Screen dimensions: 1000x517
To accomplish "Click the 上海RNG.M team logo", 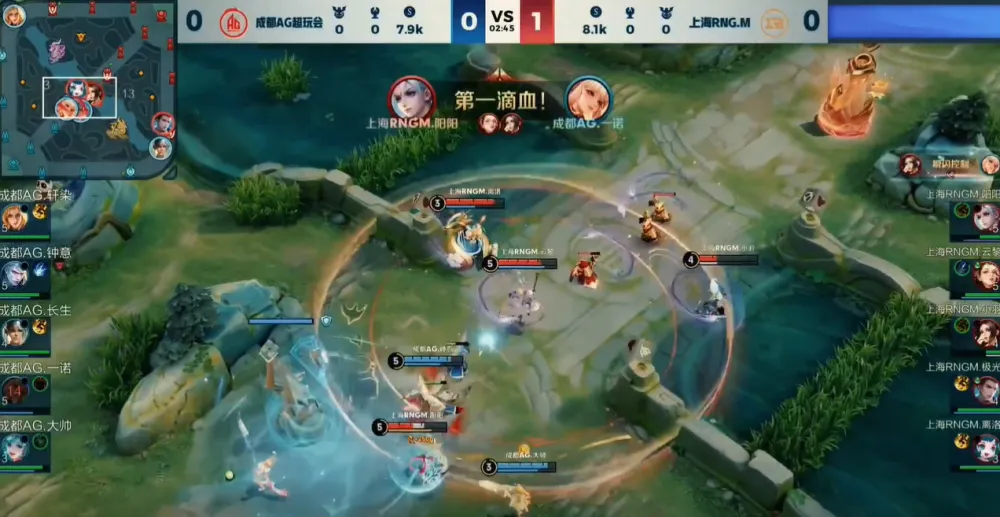I will [774, 22].
